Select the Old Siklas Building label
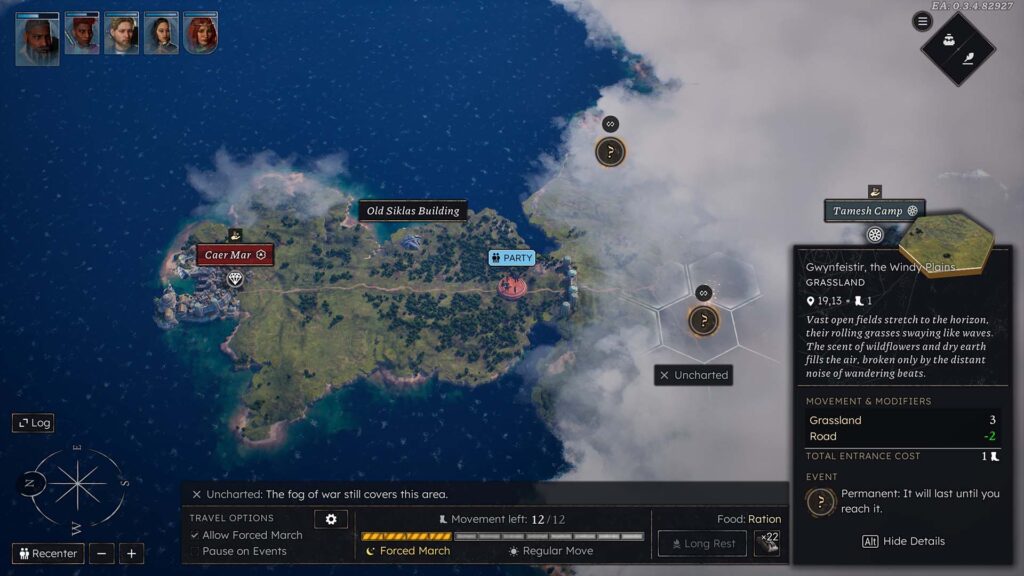Image resolution: width=1024 pixels, height=576 pixels. pyautogui.click(x=413, y=211)
